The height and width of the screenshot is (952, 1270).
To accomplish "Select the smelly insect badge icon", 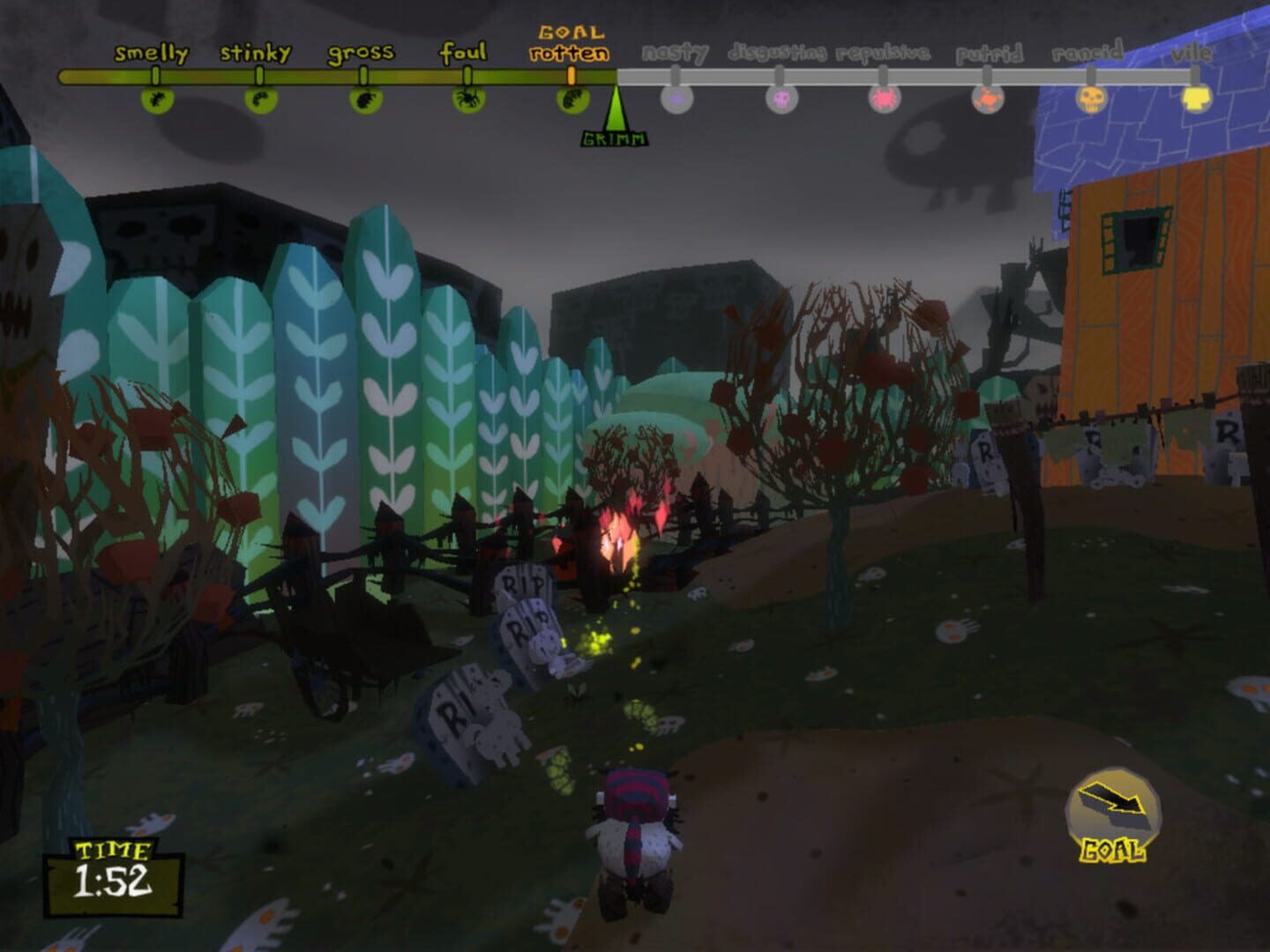I will (157, 100).
